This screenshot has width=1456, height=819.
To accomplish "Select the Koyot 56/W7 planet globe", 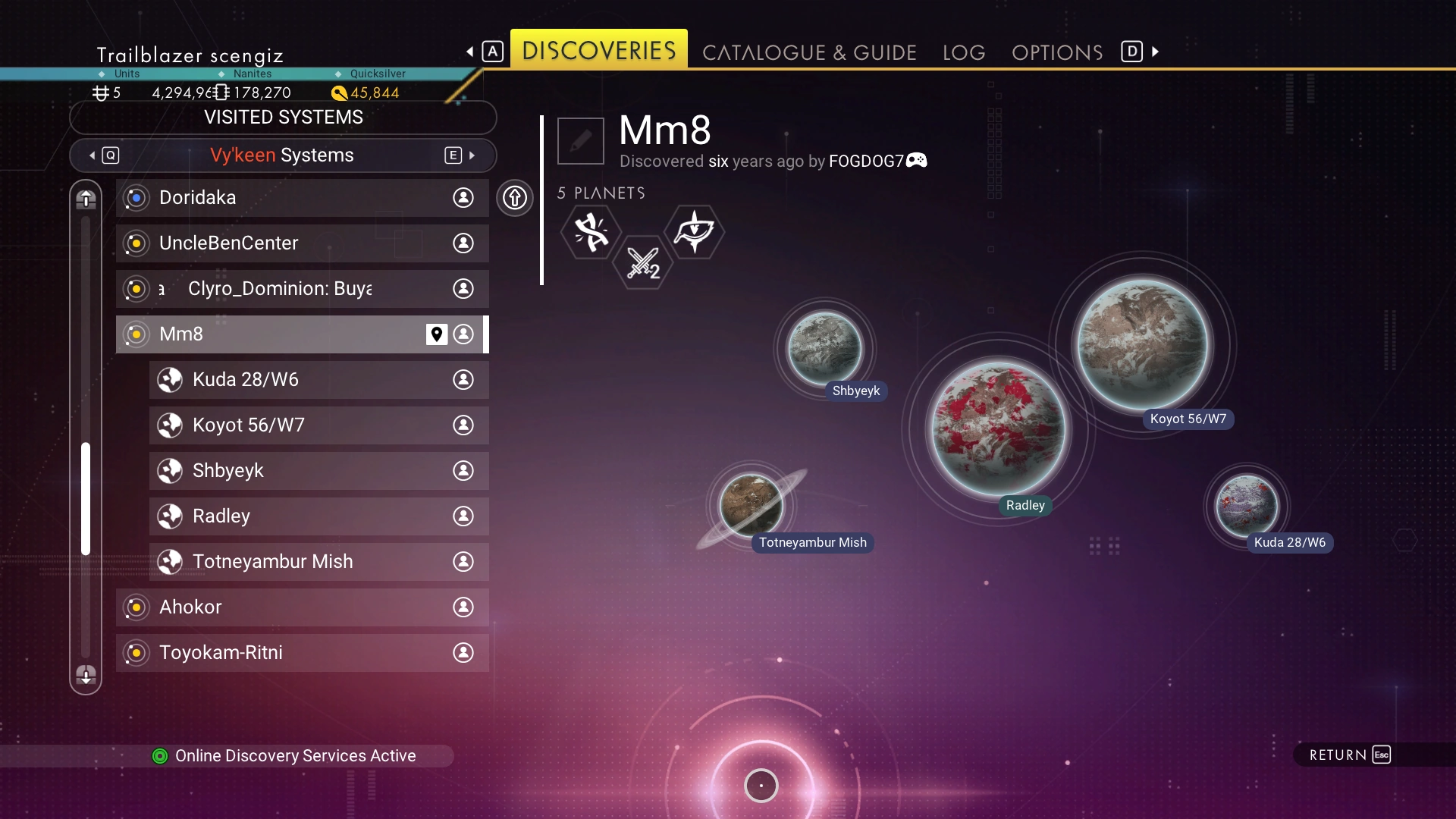I will pos(1143,345).
